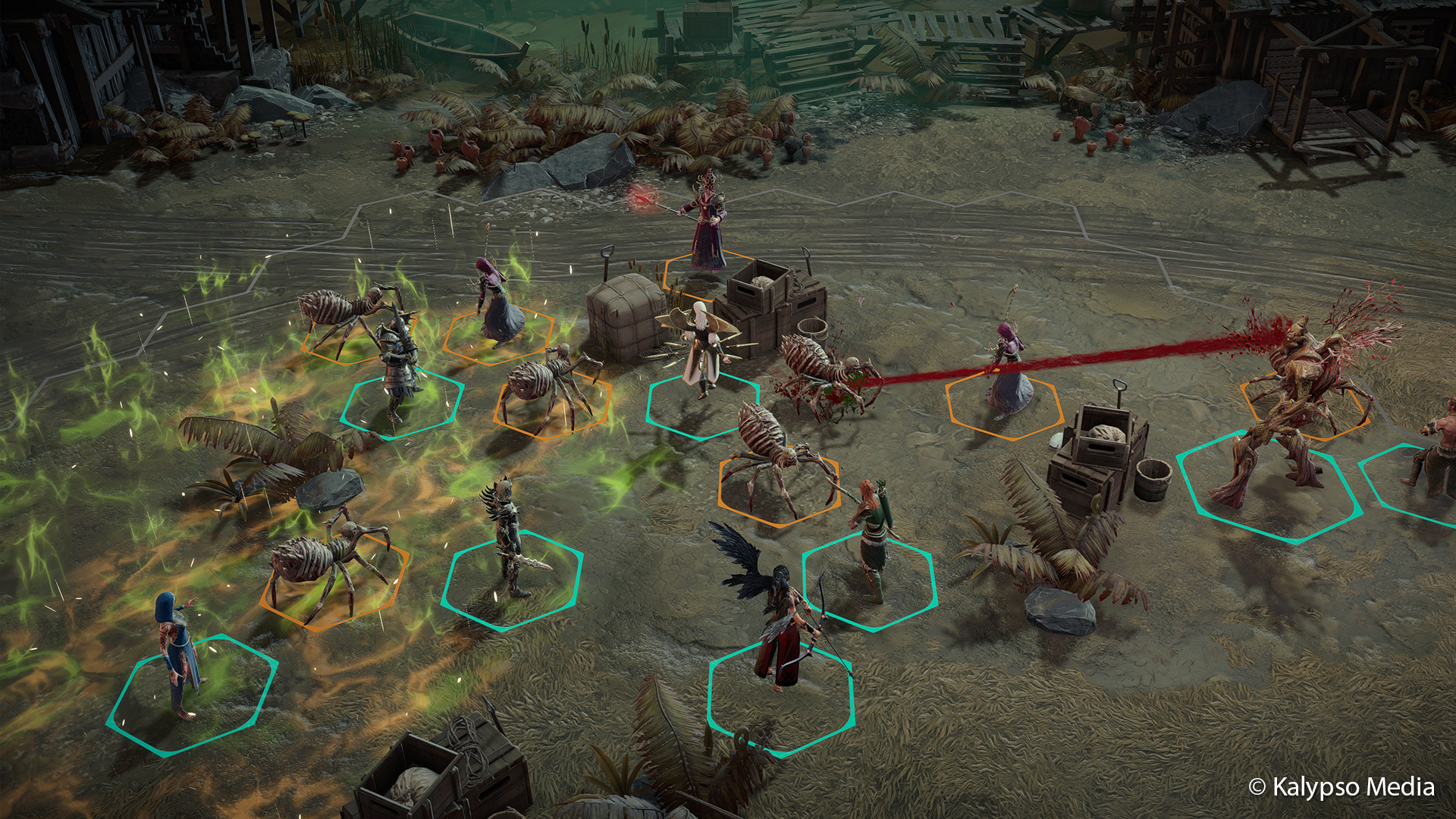Select the silver-armored knight with horned helmet

point(397,364)
